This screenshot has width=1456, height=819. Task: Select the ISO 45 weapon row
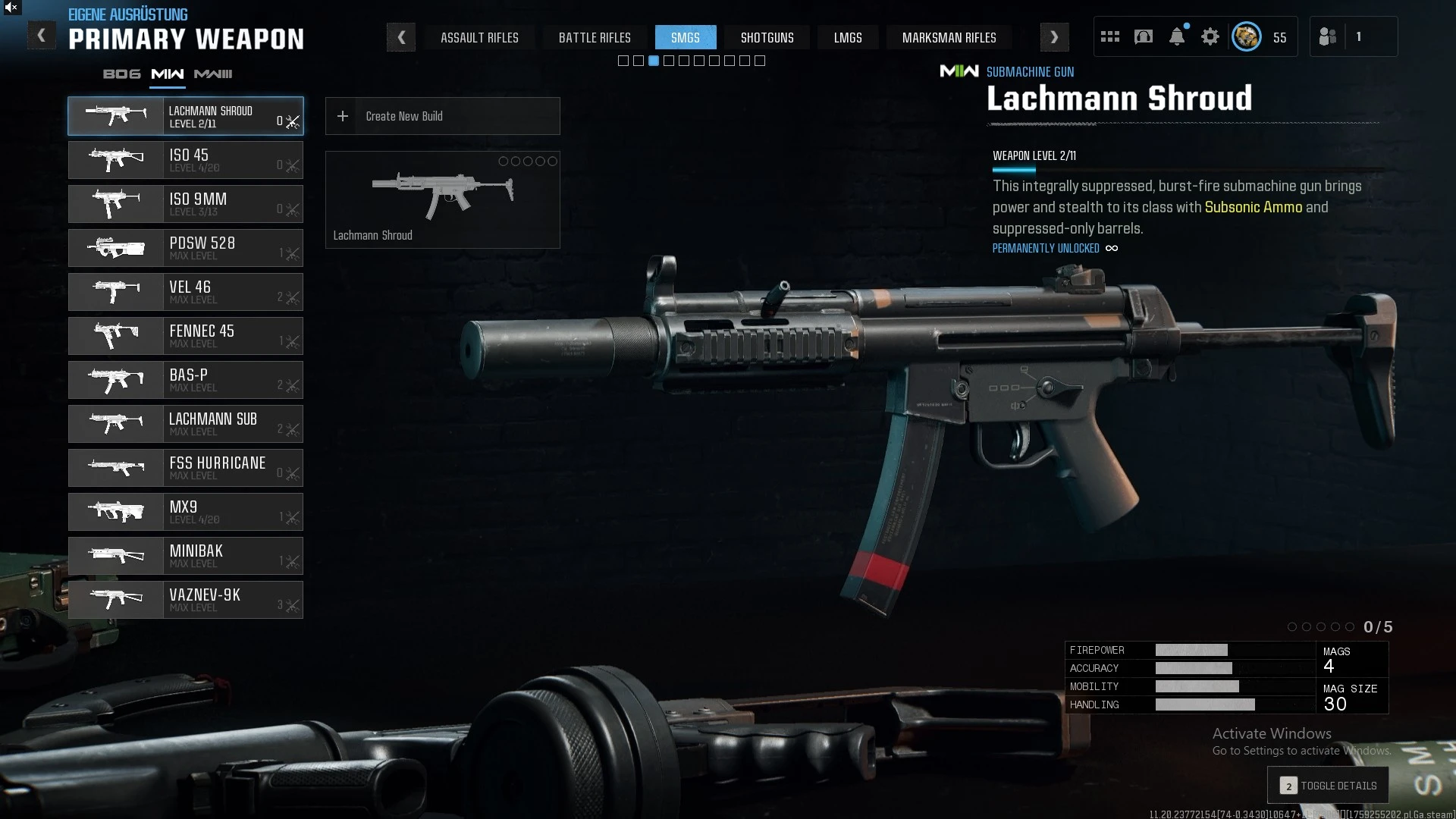click(x=186, y=160)
